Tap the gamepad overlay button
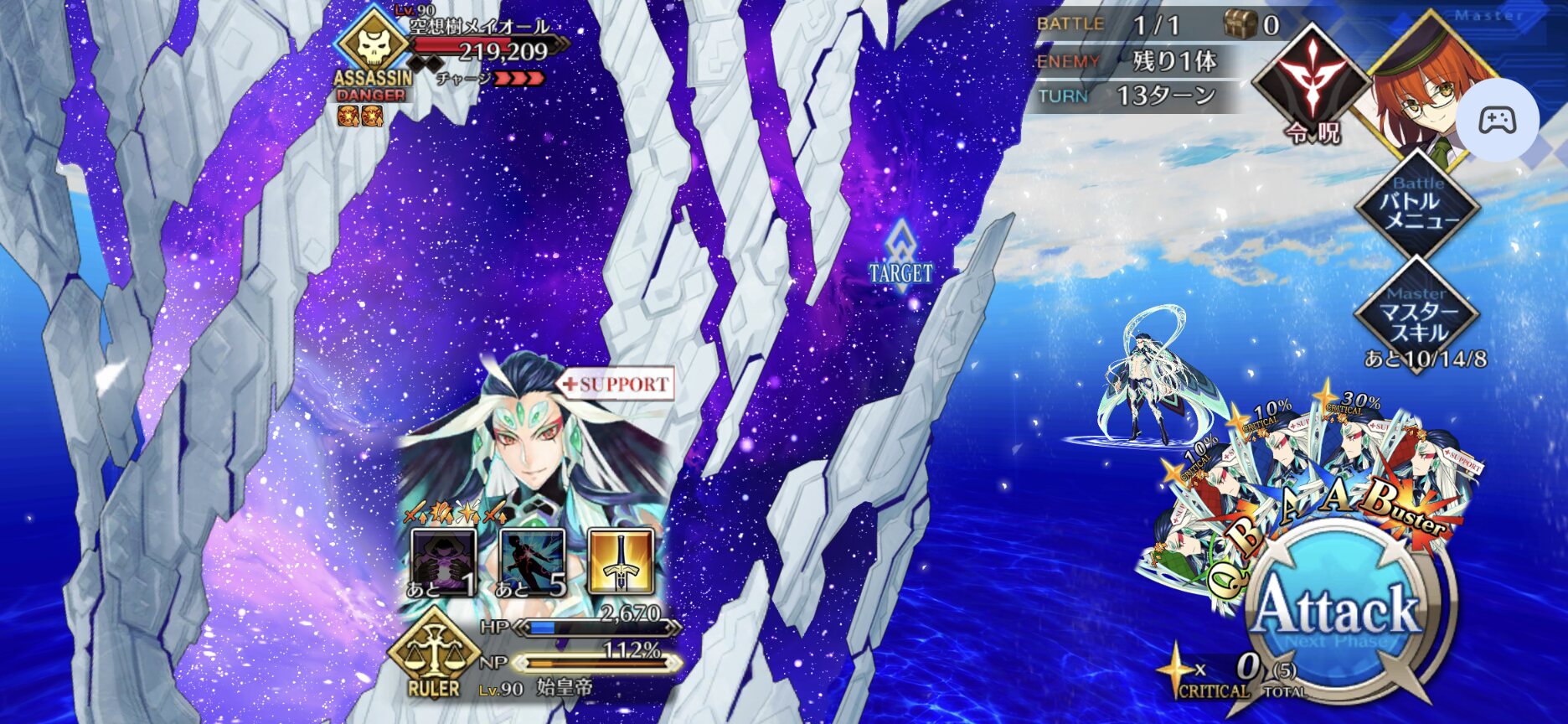The height and width of the screenshot is (724, 1568). (1497, 121)
